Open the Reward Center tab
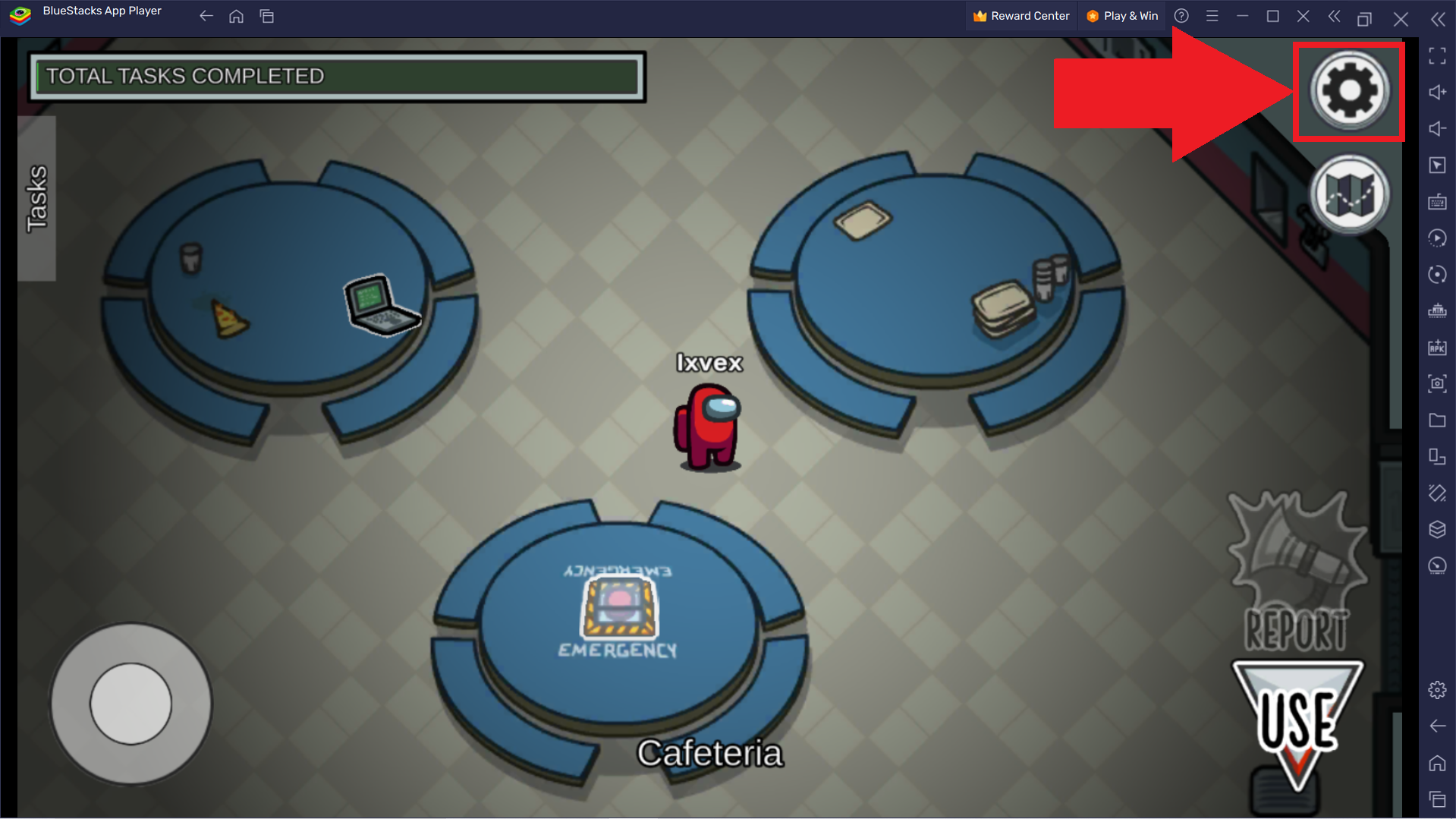Image resolution: width=1456 pixels, height=819 pixels. pos(1020,15)
